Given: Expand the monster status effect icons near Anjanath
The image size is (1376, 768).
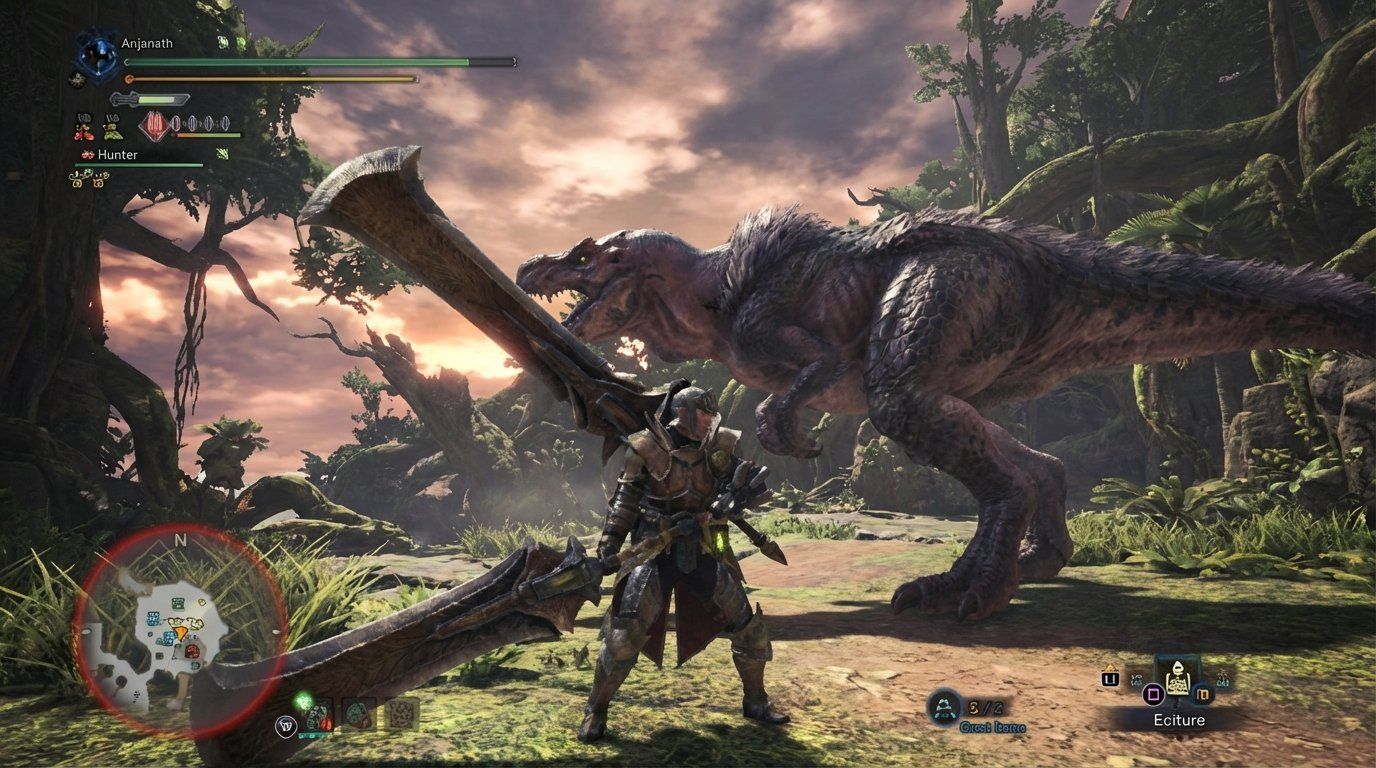Looking at the screenshot, I should pos(231,42).
